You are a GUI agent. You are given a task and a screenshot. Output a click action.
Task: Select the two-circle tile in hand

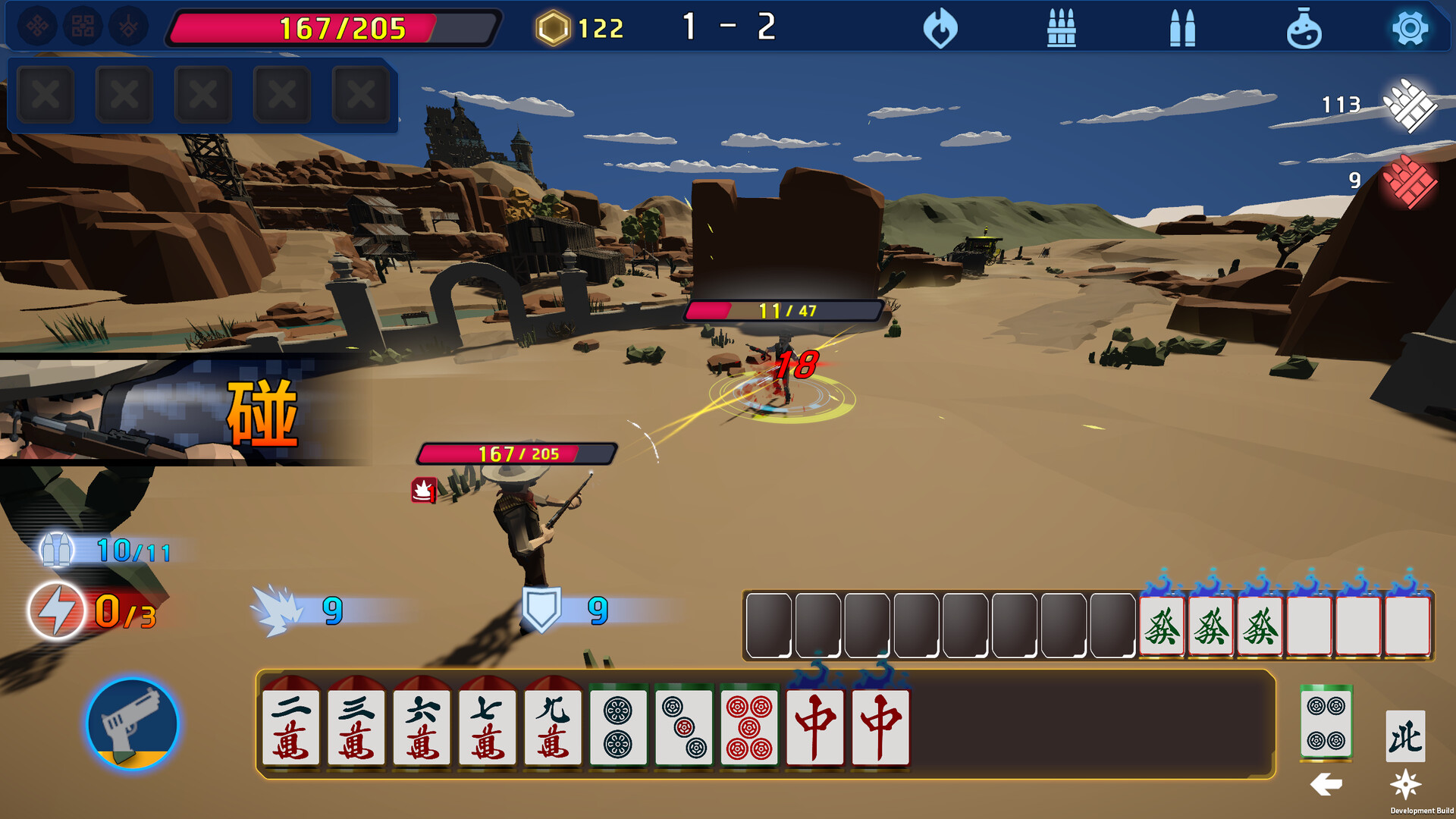click(x=618, y=726)
